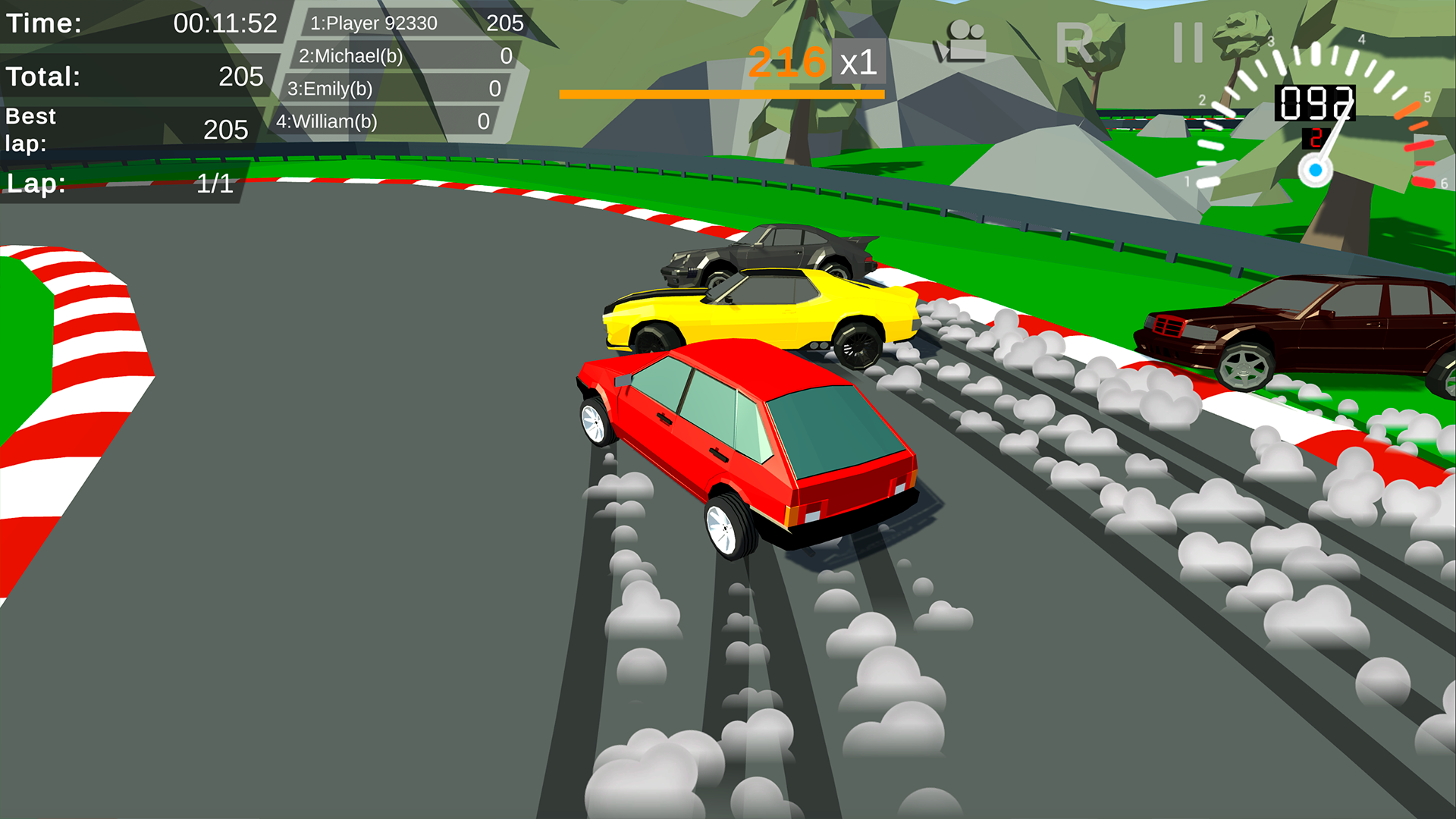Click the timer showing 00:11:52
Viewport: 1456px width, 819px height.
(225, 24)
